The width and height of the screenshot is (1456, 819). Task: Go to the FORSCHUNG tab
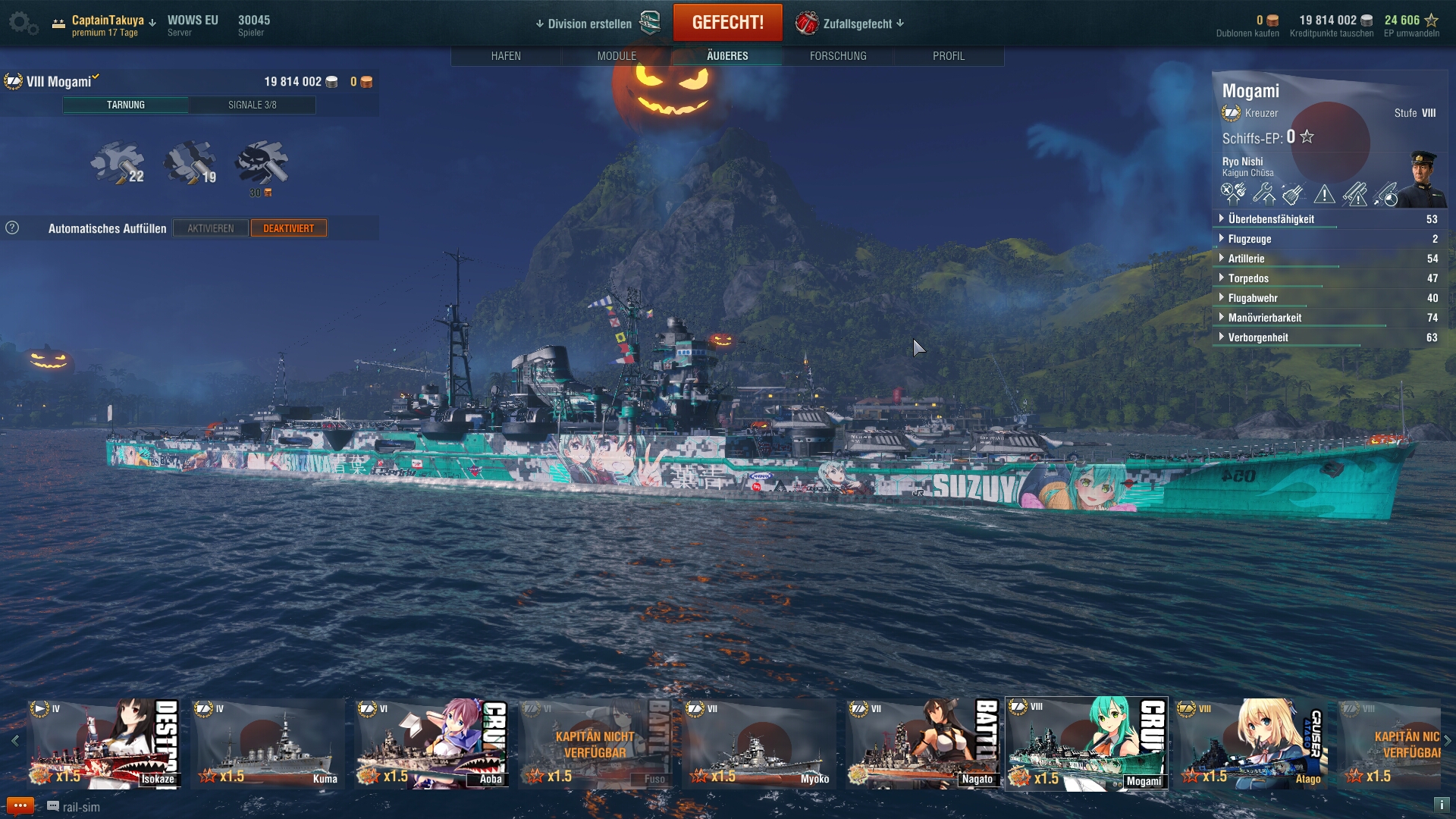838,56
